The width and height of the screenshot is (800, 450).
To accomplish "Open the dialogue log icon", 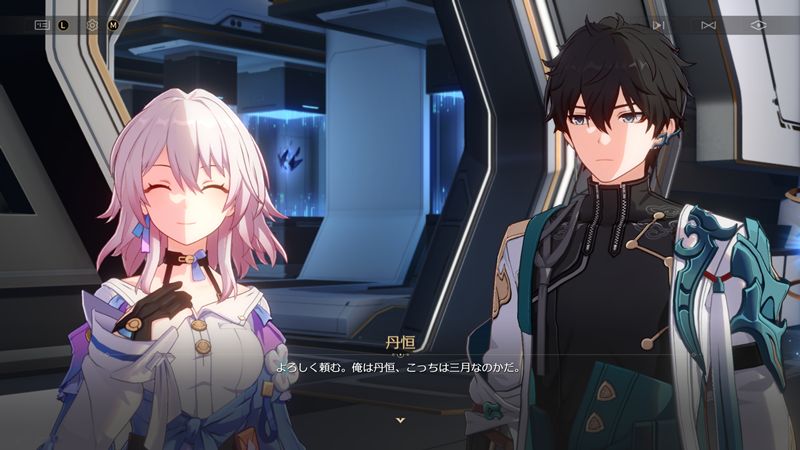I will pyautogui.click(x=42, y=25).
